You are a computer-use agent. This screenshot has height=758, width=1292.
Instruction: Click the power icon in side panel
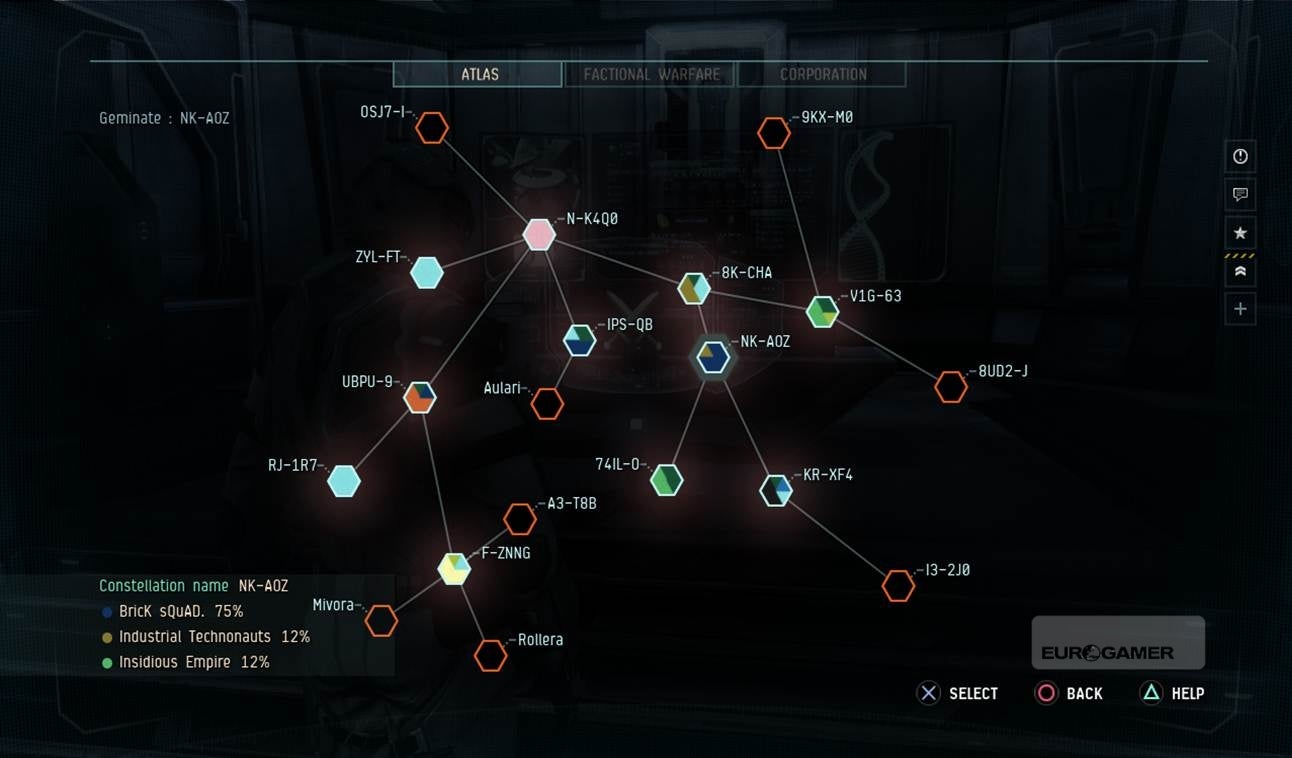click(x=1240, y=156)
